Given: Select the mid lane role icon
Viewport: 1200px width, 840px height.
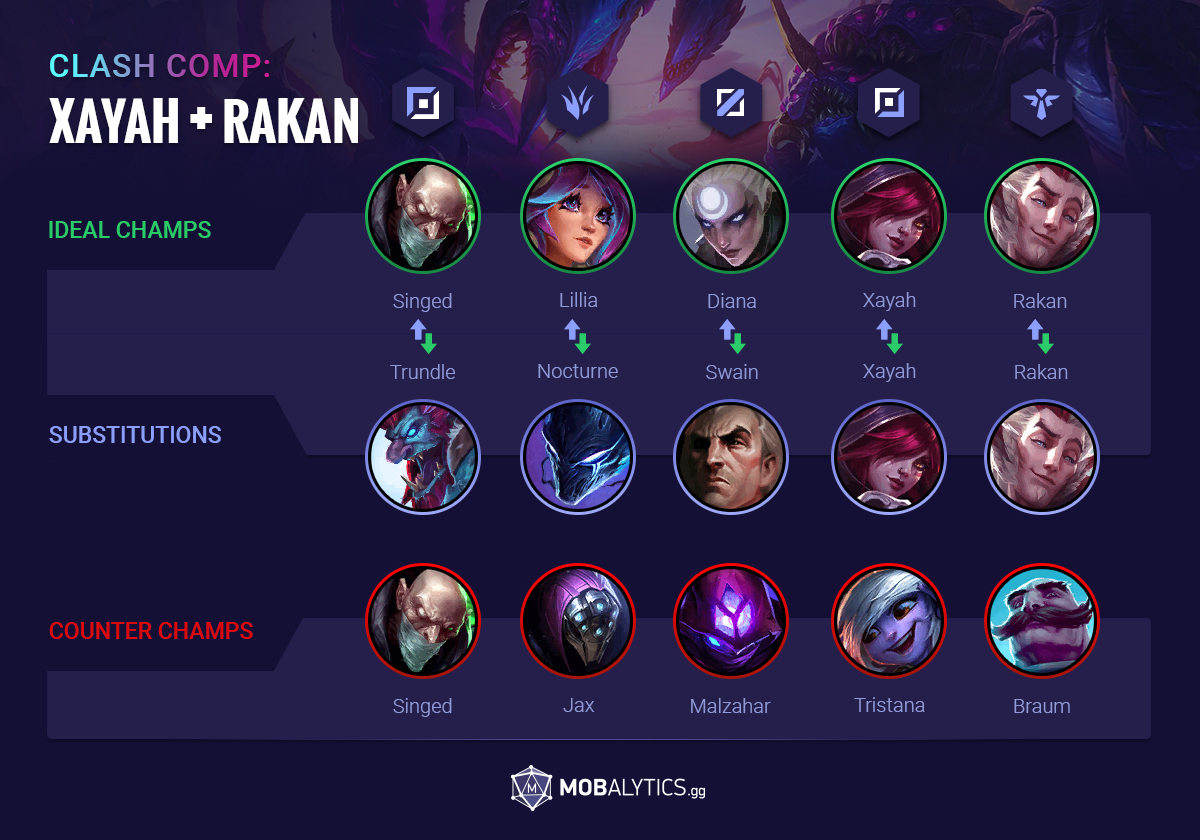Looking at the screenshot, I should 732,103.
